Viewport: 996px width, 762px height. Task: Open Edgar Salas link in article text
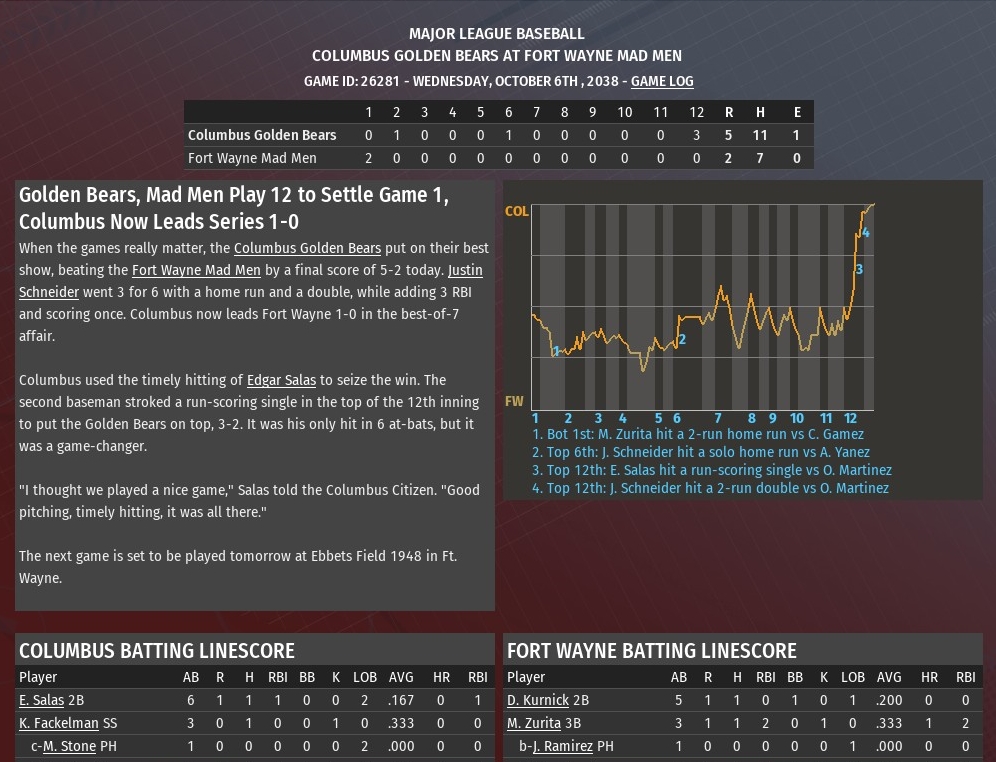click(281, 380)
